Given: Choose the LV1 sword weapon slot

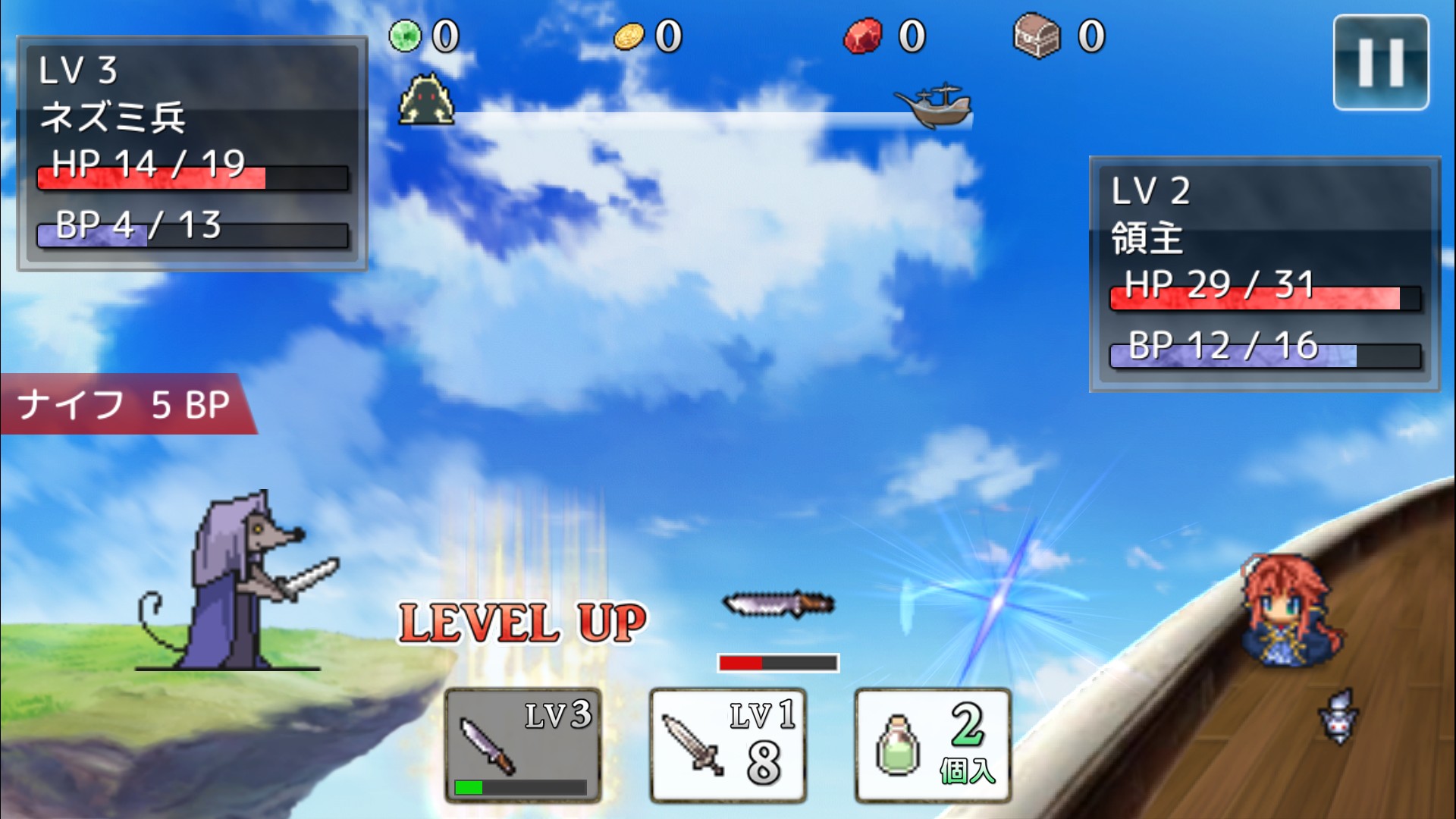Looking at the screenshot, I should [727, 745].
